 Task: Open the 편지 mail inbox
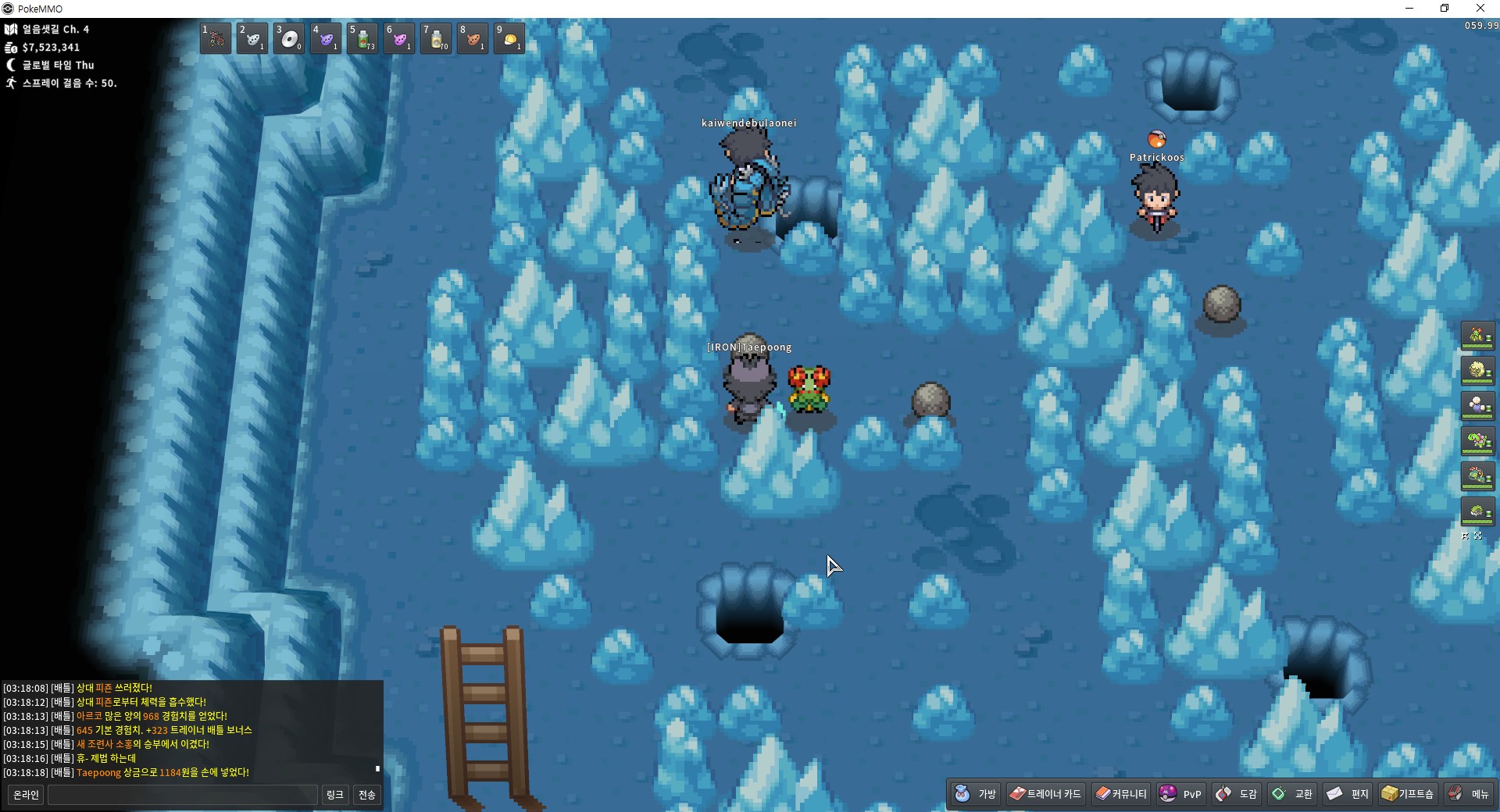[x=1348, y=794]
